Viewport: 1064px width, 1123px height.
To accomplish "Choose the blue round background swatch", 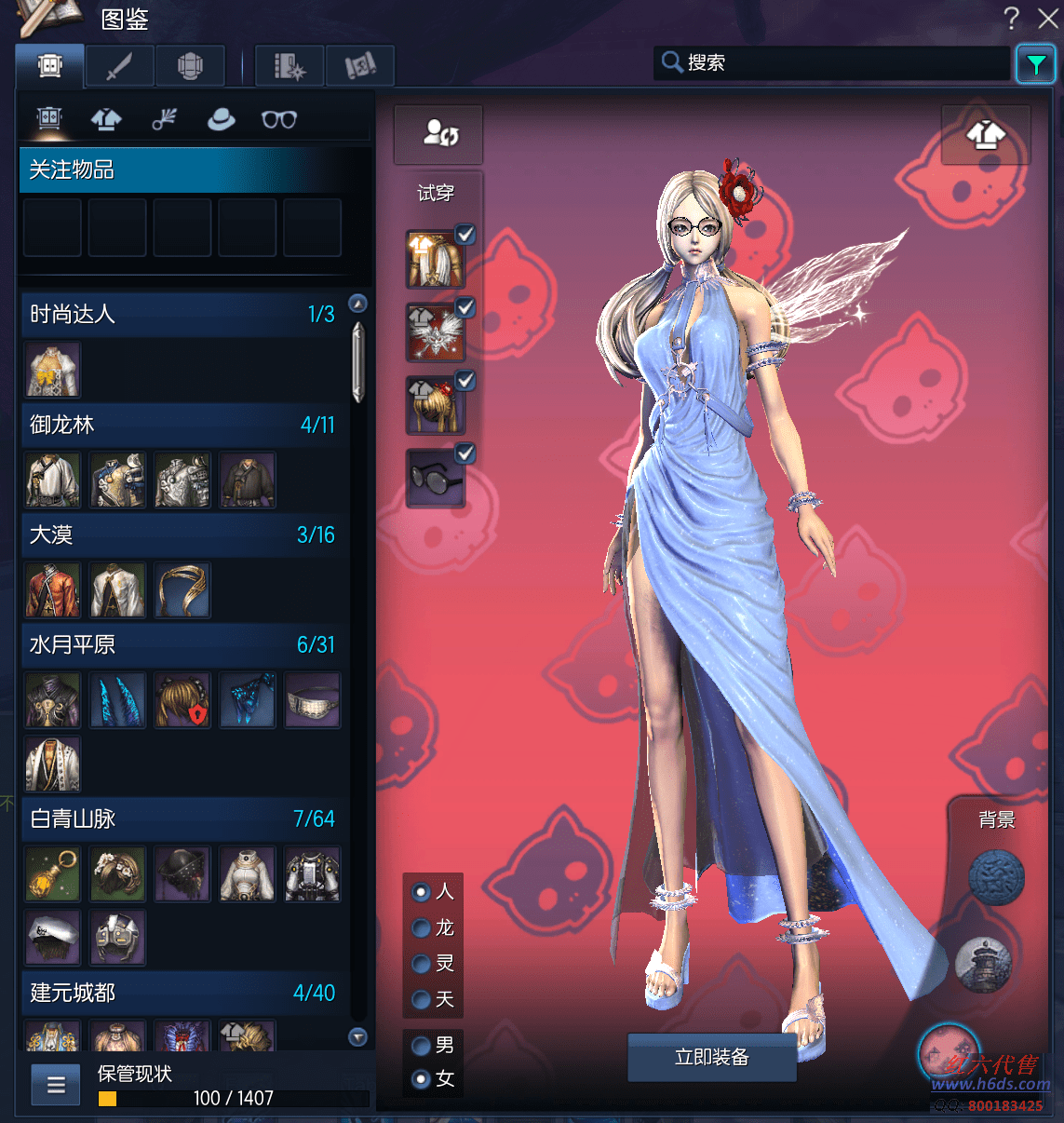I will click(996, 877).
